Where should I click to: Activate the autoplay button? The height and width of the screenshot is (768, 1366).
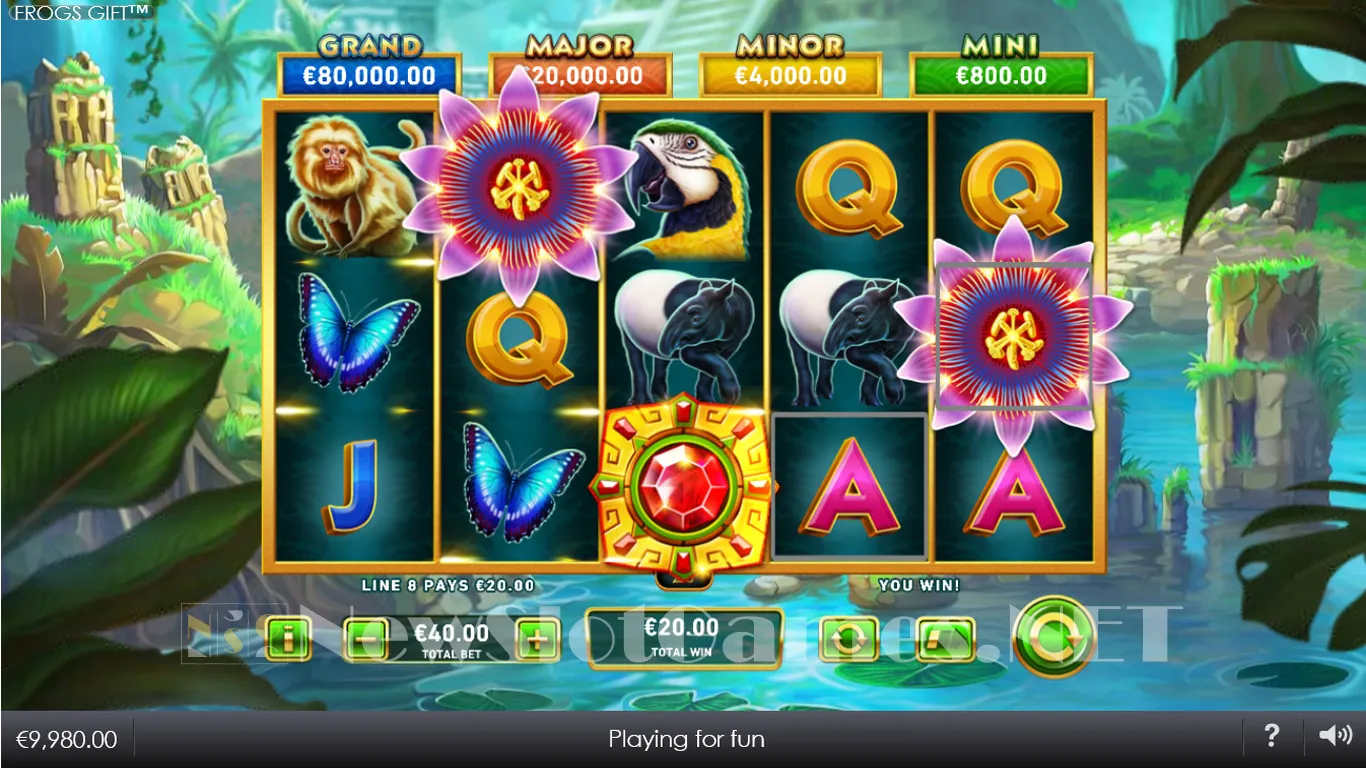[848, 638]
